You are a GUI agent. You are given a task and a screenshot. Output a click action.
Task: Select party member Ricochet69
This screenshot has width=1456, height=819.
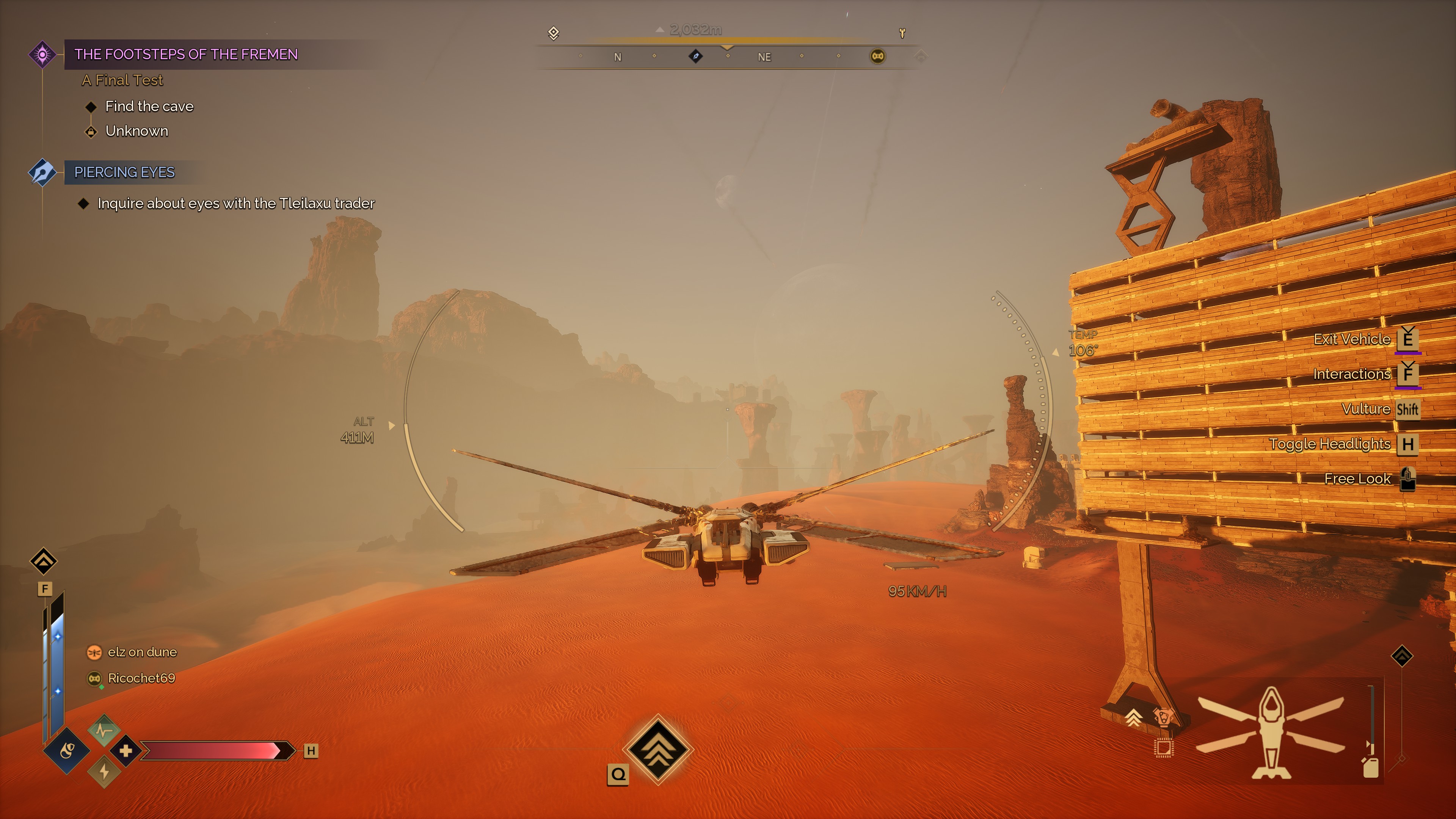click(141, 678)
